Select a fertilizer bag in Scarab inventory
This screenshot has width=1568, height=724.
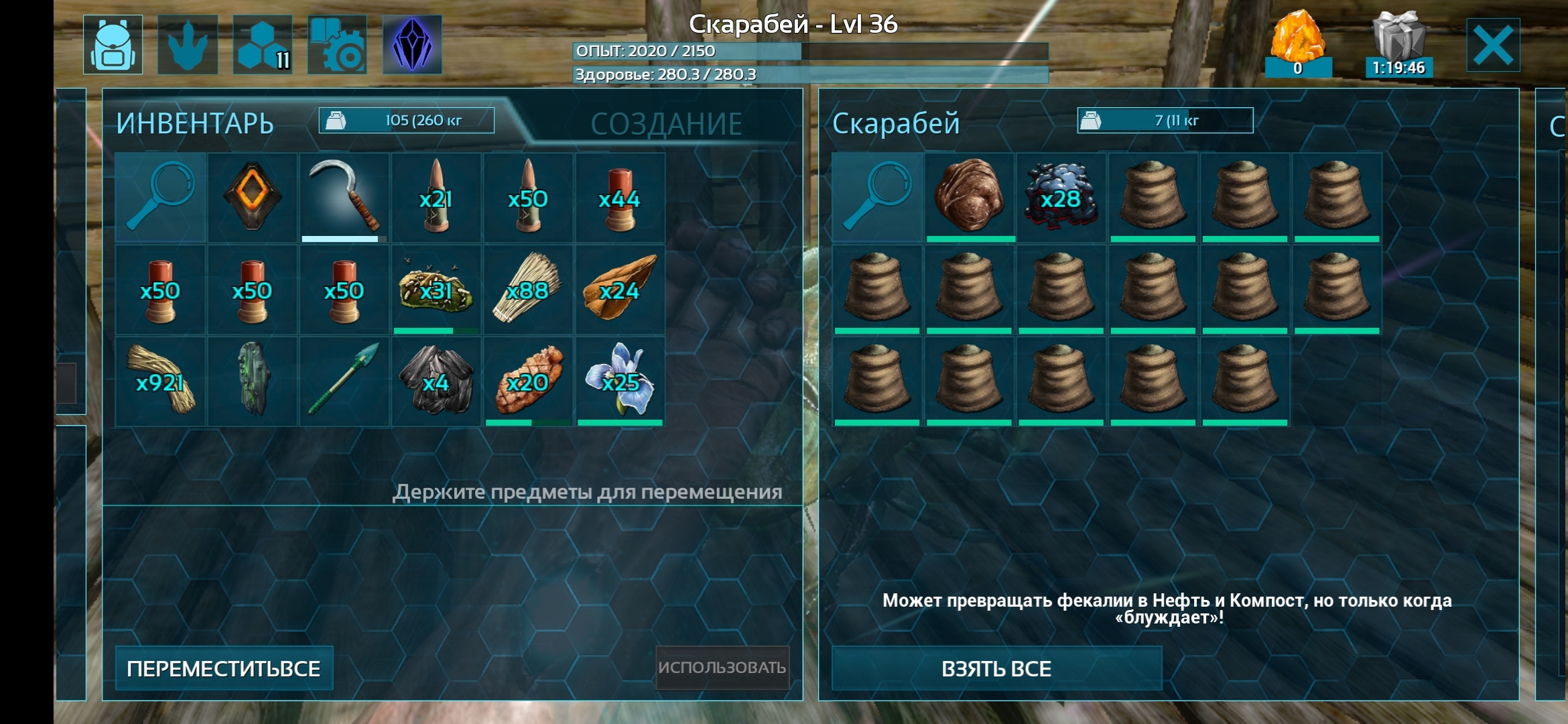(1153, 198)
